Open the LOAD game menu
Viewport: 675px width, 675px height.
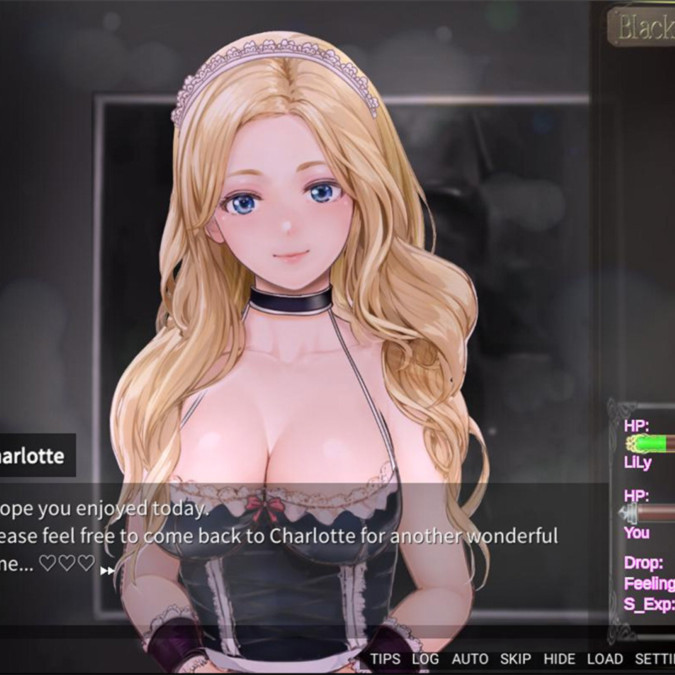tap(605, 659)
